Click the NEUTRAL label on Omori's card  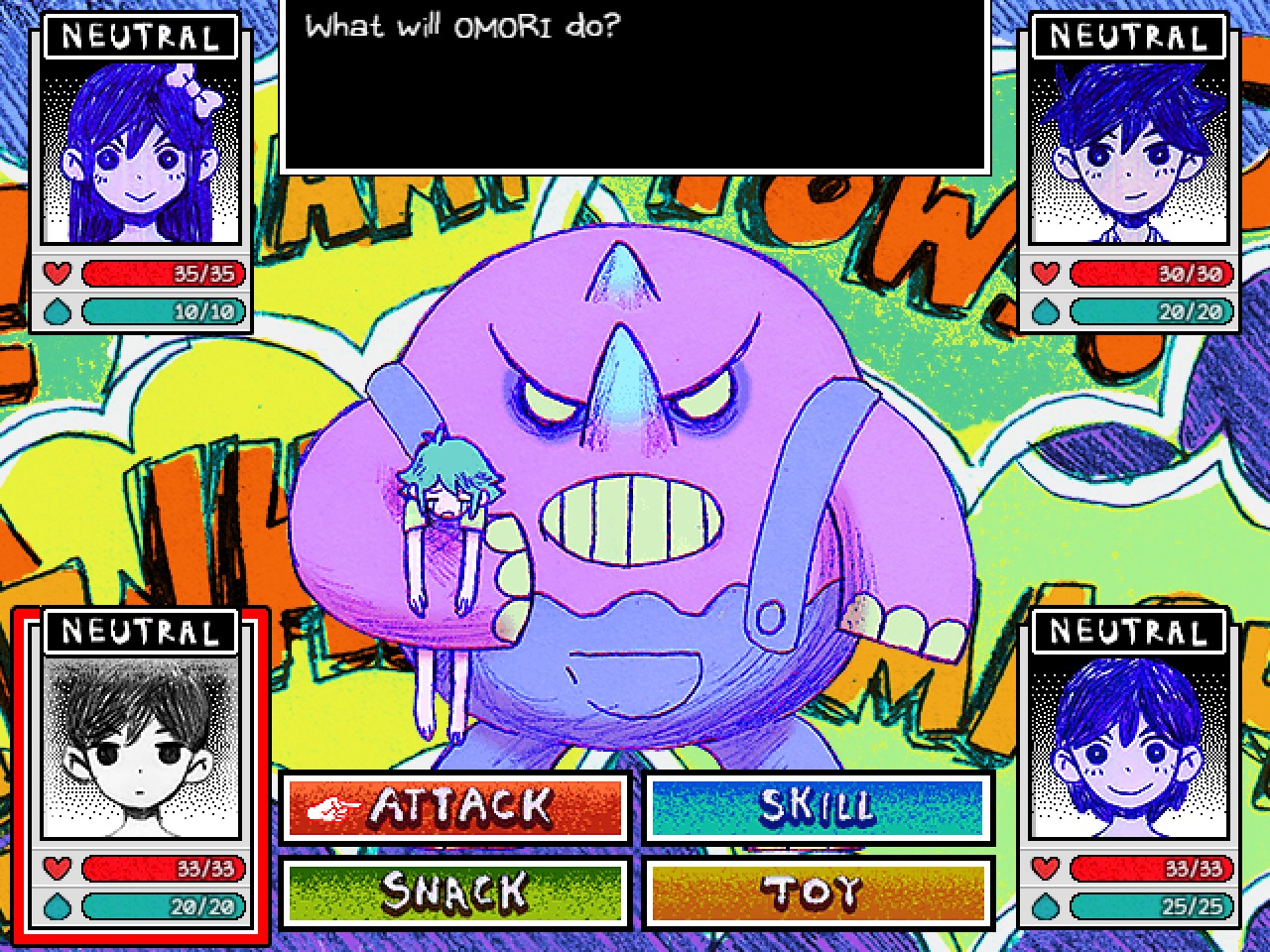click(x=142, y=632)
